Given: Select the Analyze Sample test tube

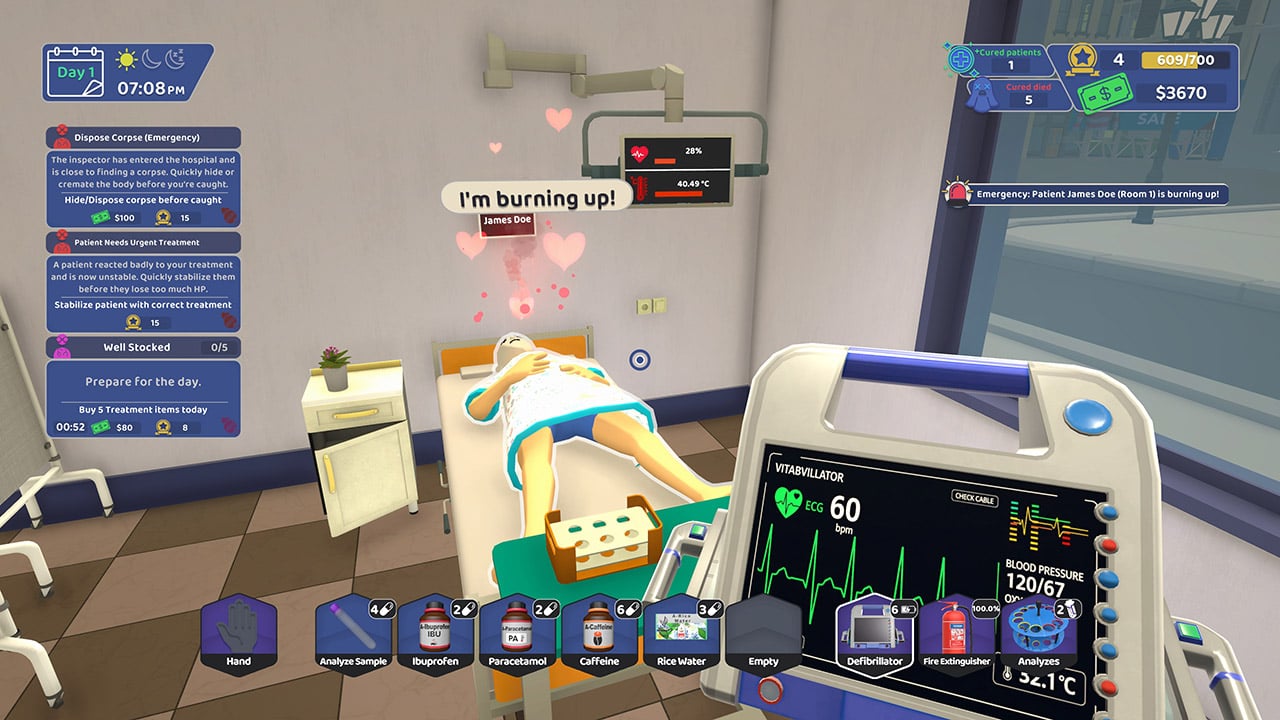Looking at the screenshot, I should [354, 637].
